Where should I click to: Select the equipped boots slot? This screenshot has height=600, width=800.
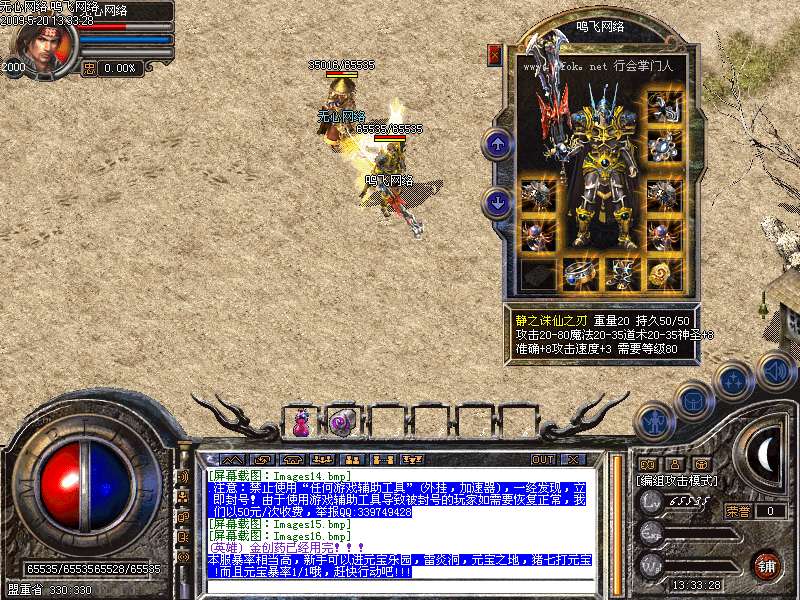pos(620,271)
